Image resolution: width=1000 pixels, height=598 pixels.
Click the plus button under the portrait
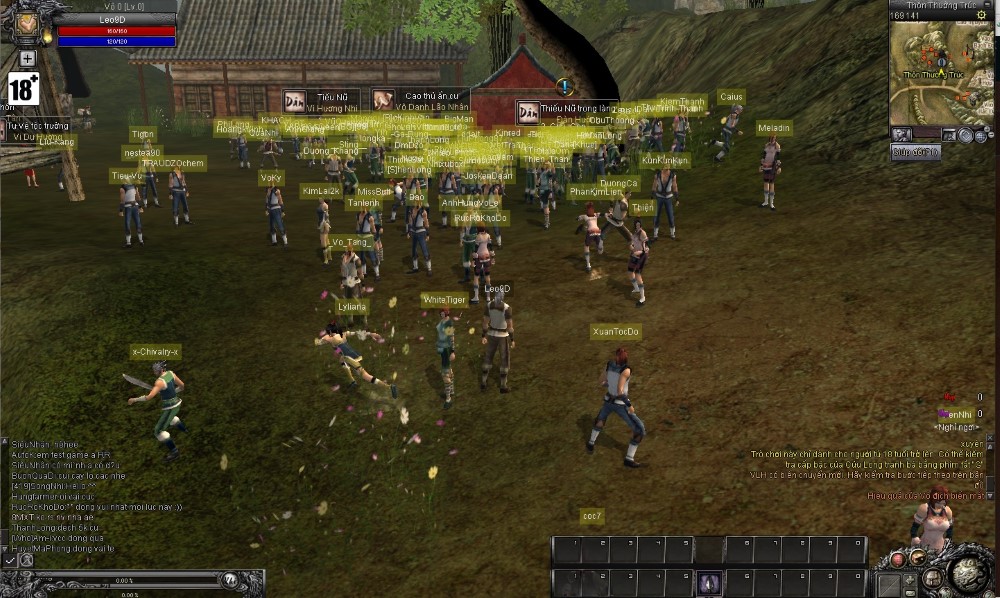(x=27, y=59)
